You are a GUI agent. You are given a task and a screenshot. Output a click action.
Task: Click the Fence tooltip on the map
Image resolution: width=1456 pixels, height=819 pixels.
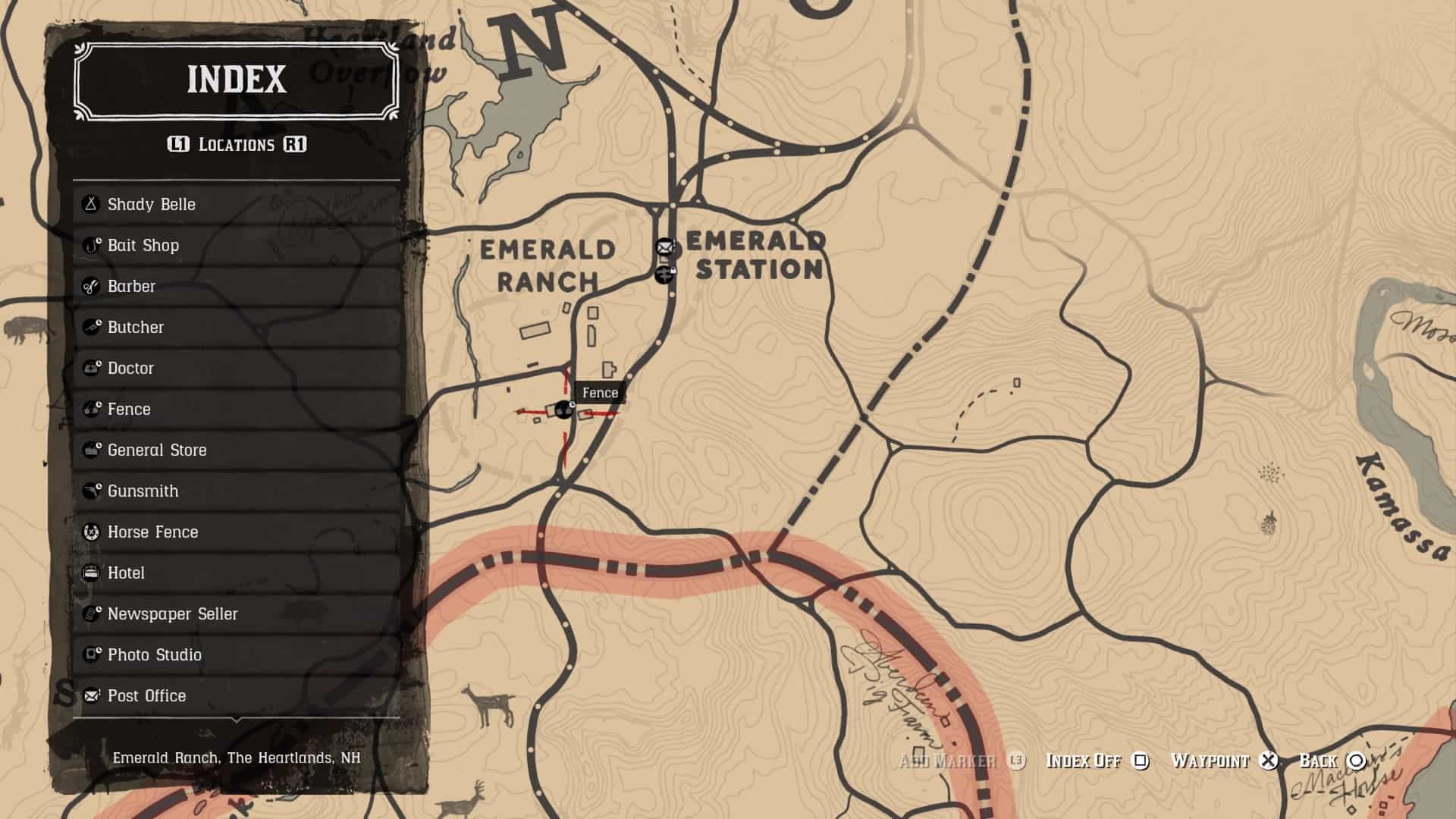[x=600, y=393]
